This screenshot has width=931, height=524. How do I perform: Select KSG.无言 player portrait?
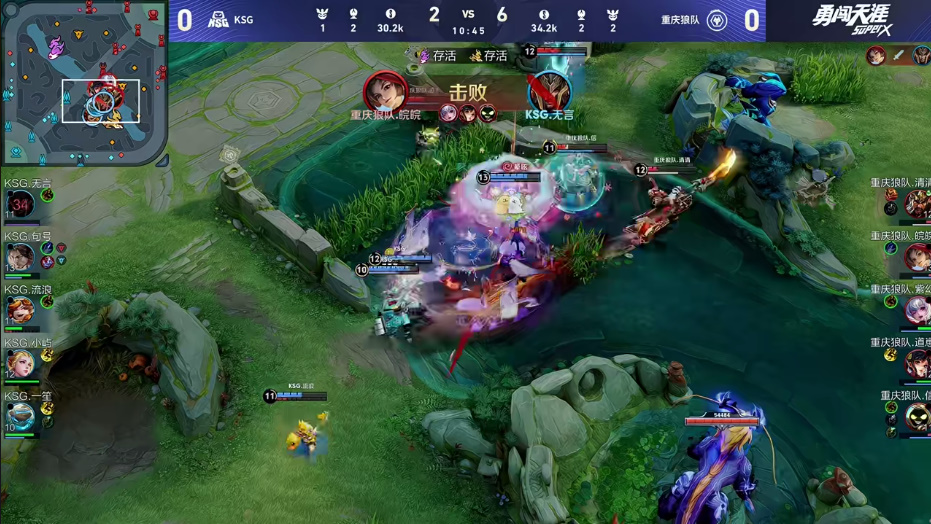click(20, 205)
